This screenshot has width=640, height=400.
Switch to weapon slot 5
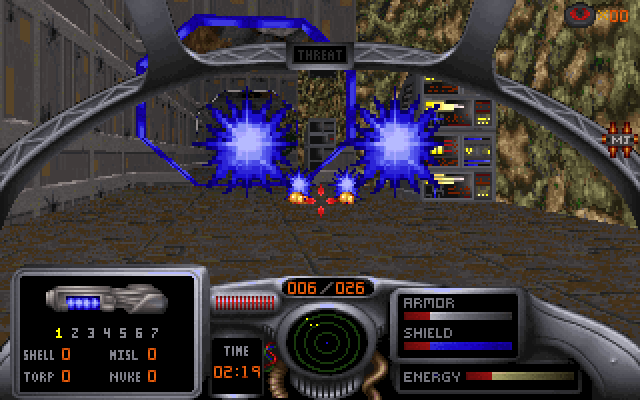click(122, 333)
